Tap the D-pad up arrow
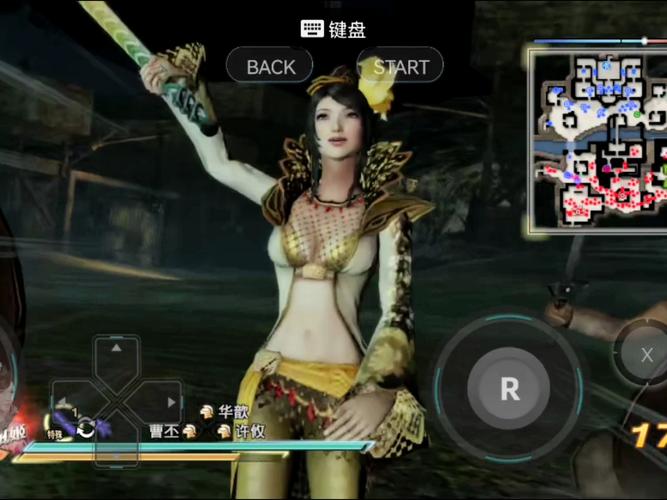The image size is (667, 500). tap(117, 351)
